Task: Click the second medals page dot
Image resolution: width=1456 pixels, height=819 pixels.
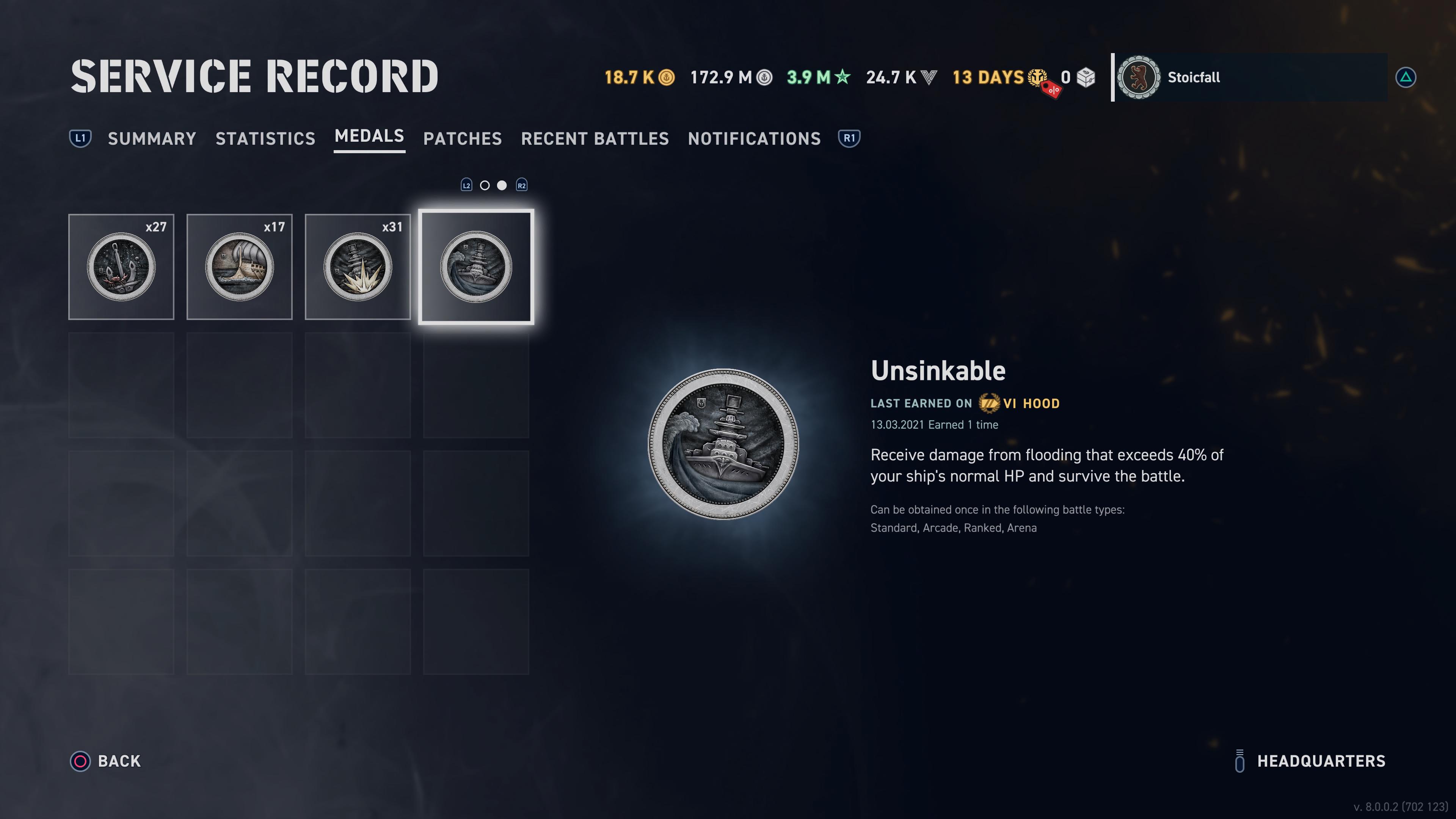Action: [x=502, y=185]
